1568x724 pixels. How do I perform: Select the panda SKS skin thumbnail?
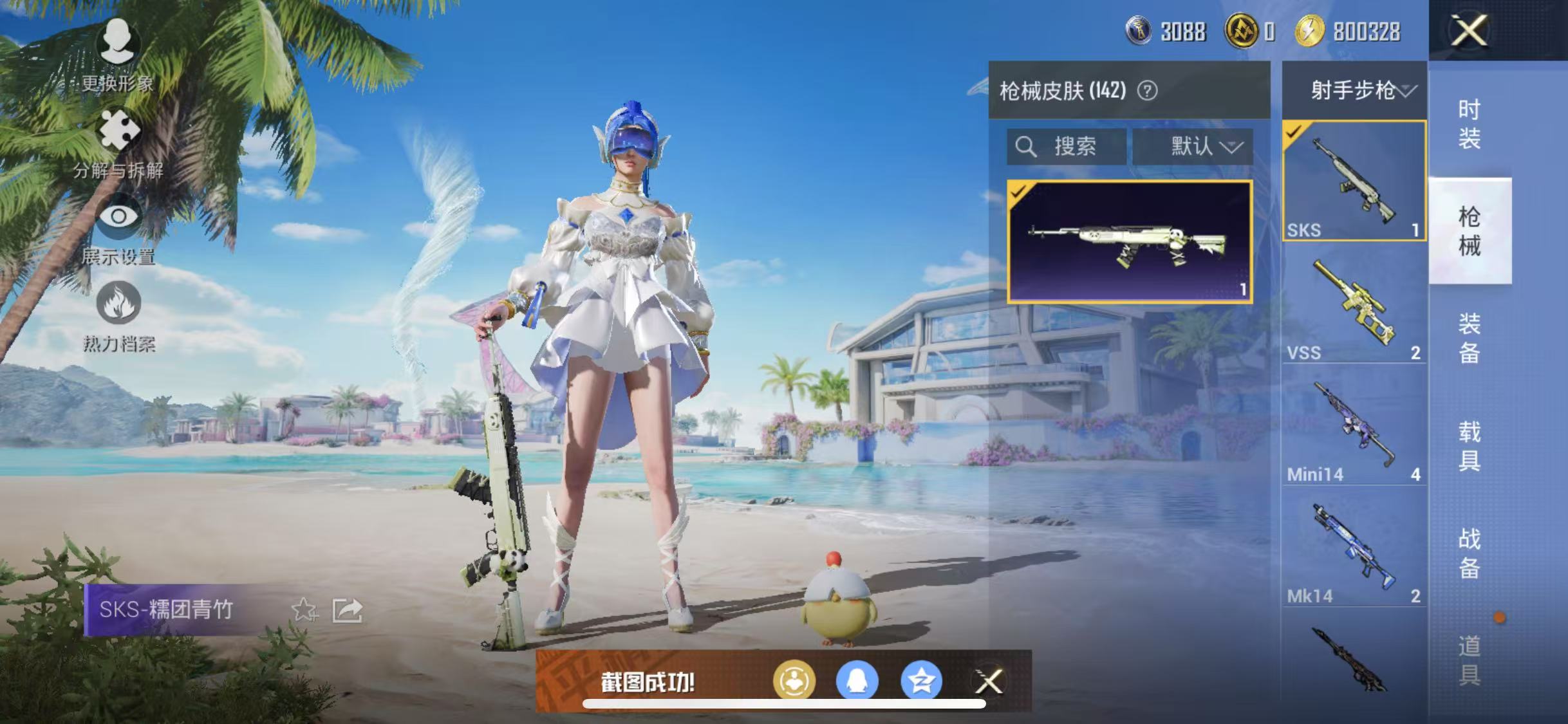coord(1130,241)
